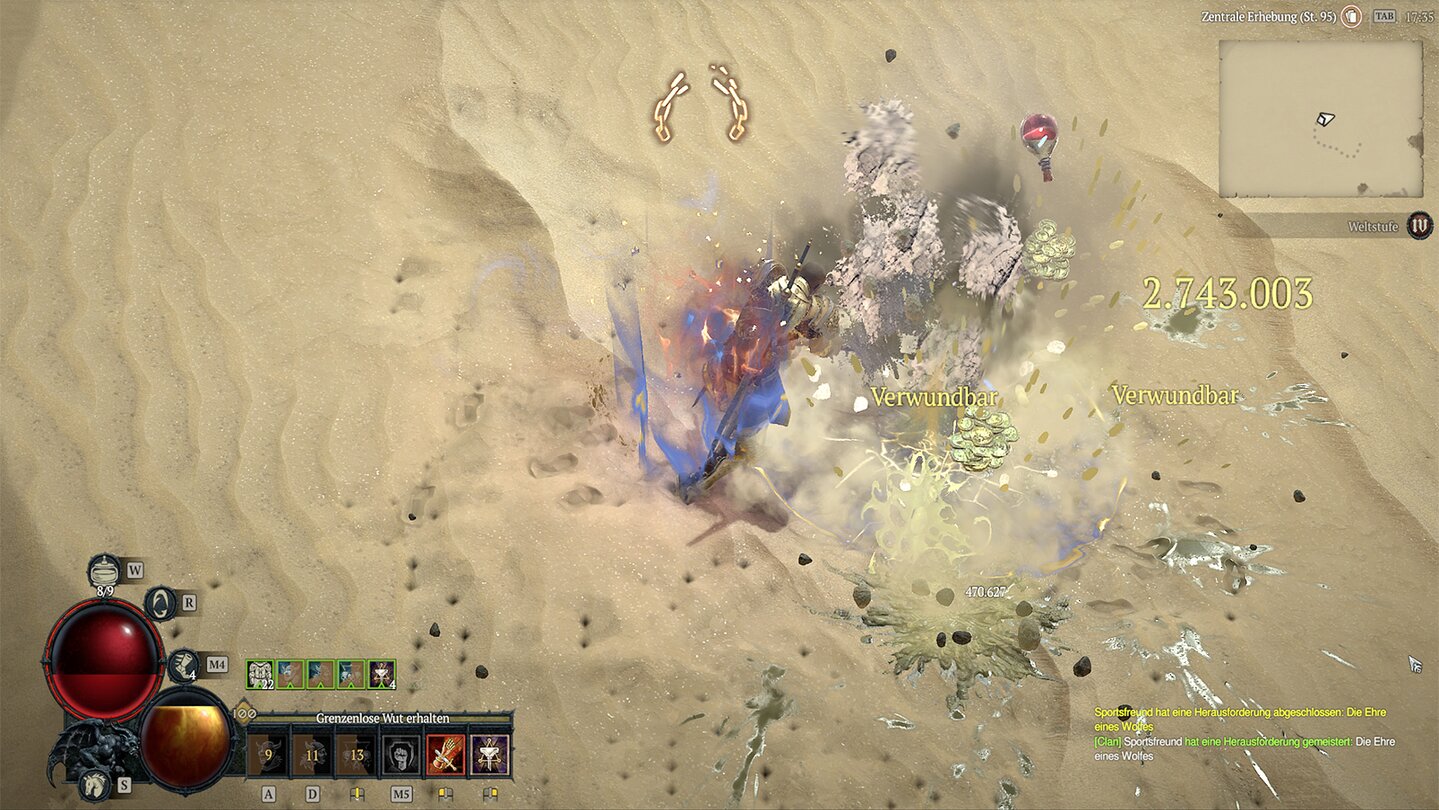Image resolution: width=1439 pixels, height=810 pixels.
Task: Inspect the purple buff icon showing 4
Action: pyautogui.click(x=382, y=674)
